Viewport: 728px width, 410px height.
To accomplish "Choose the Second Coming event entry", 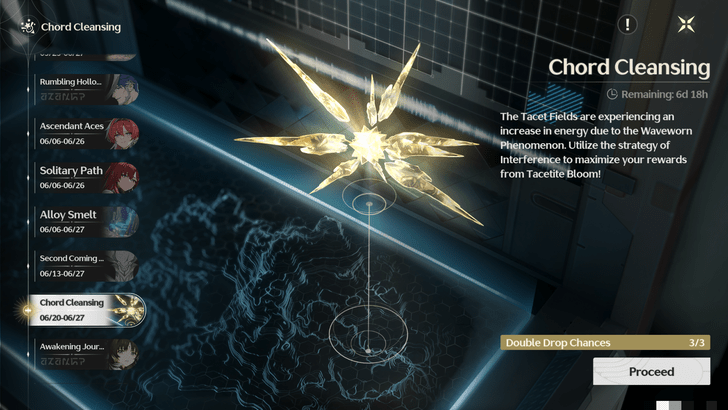I will click(x=86, y=264).
